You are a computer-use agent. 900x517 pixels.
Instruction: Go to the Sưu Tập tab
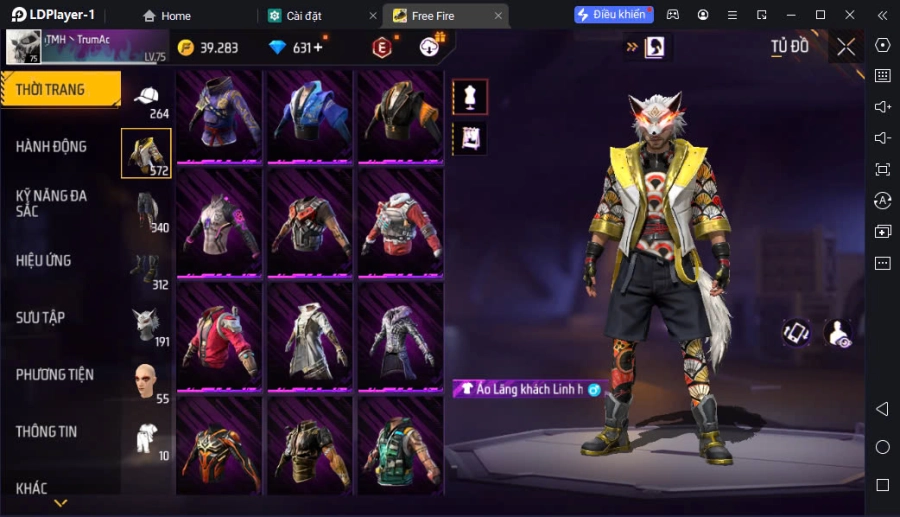pos(41,318)
